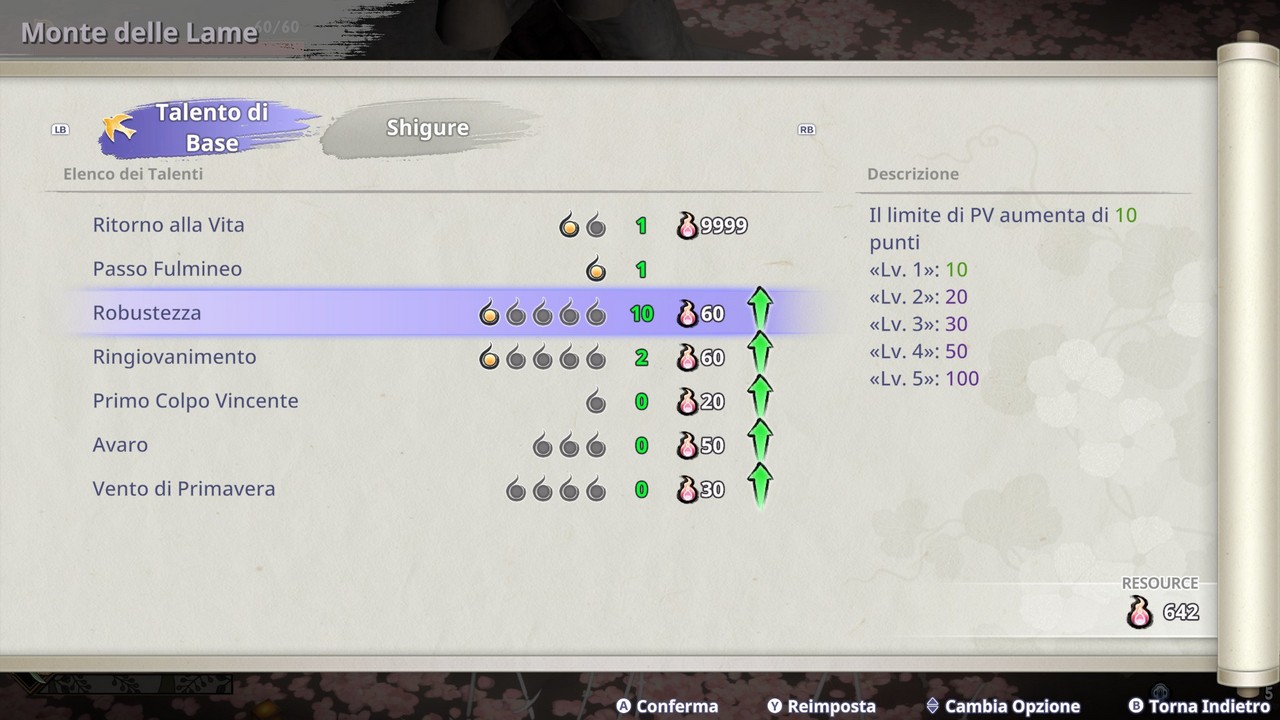Choose the Avaro talent entry

[x=120, y=445]
